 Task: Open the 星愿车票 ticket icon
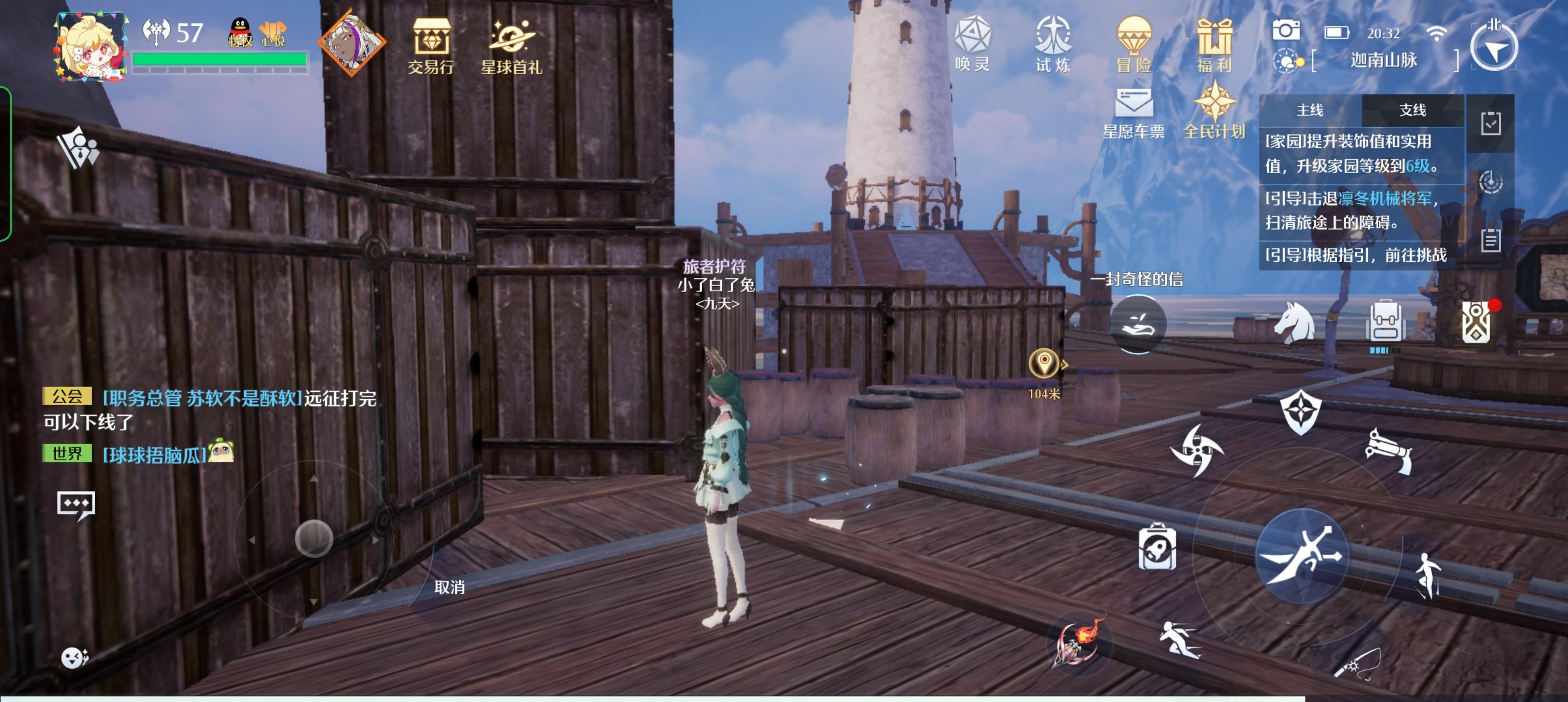(x=1134, y=113)
